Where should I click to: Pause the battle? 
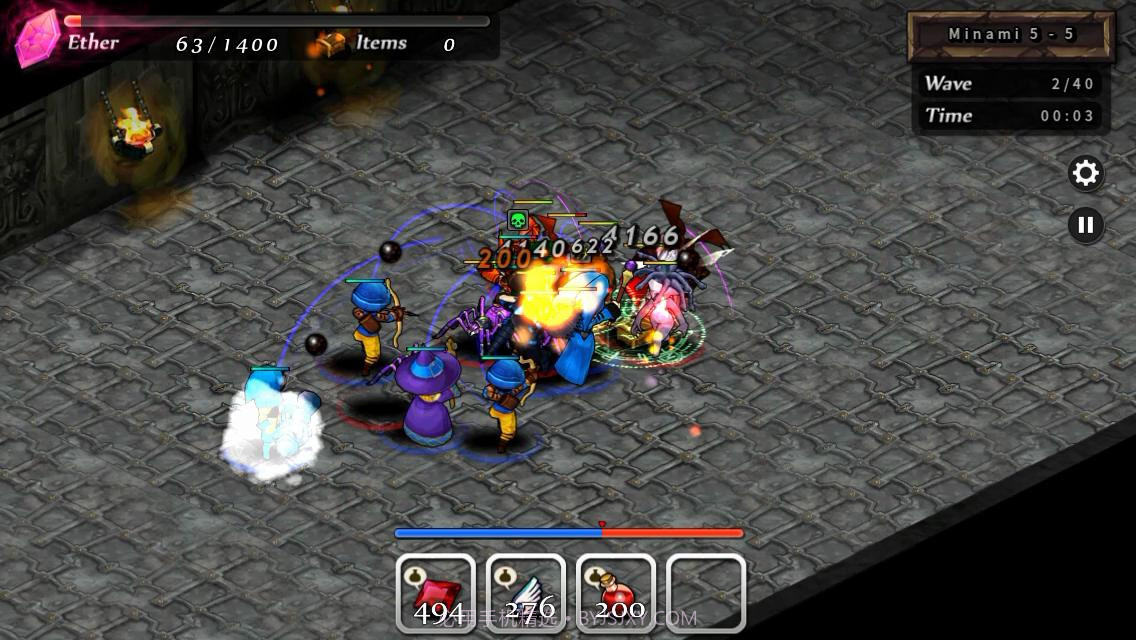[x=1085, y=224]
